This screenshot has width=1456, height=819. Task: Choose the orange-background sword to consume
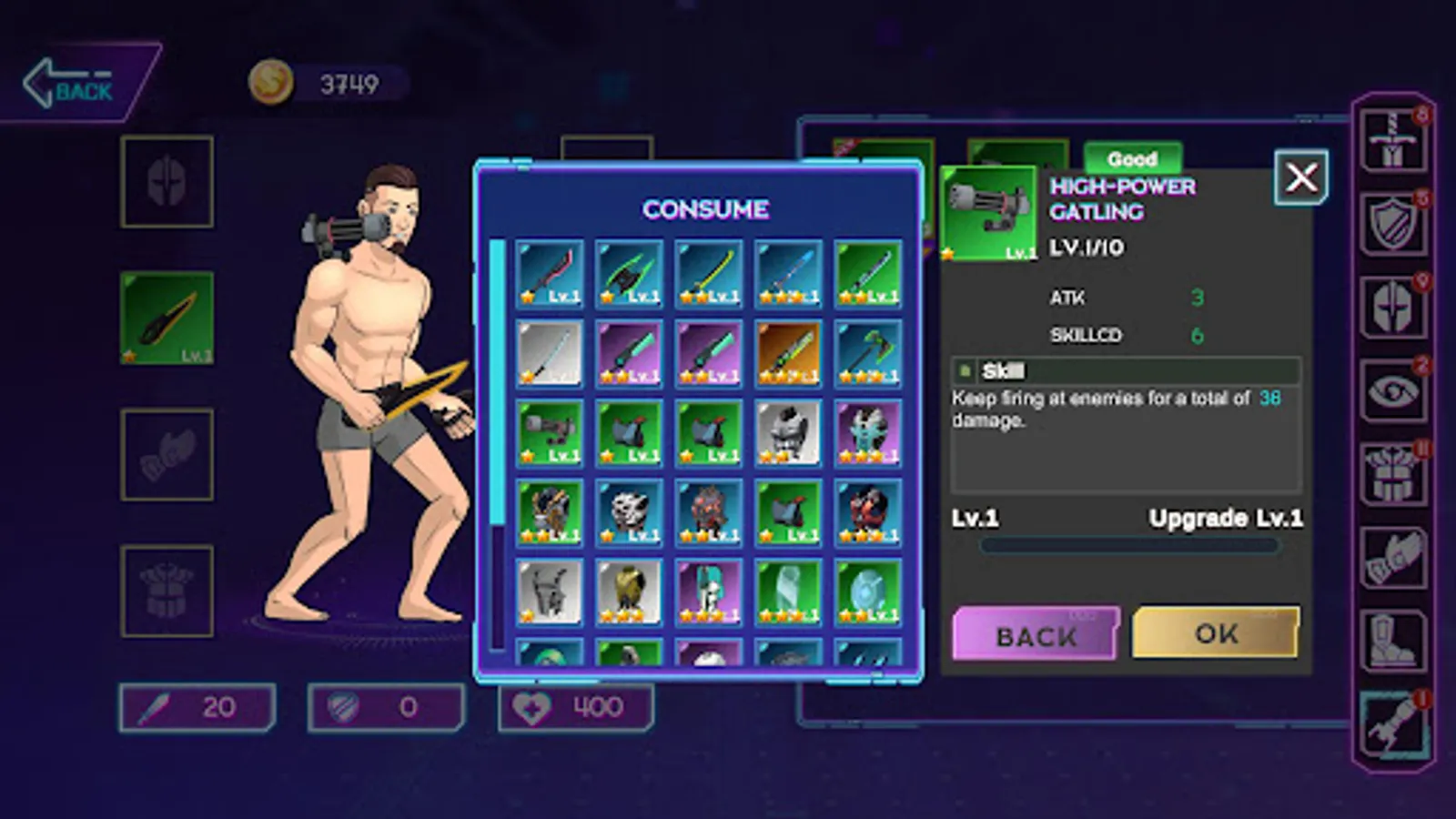tap(788, 353)
